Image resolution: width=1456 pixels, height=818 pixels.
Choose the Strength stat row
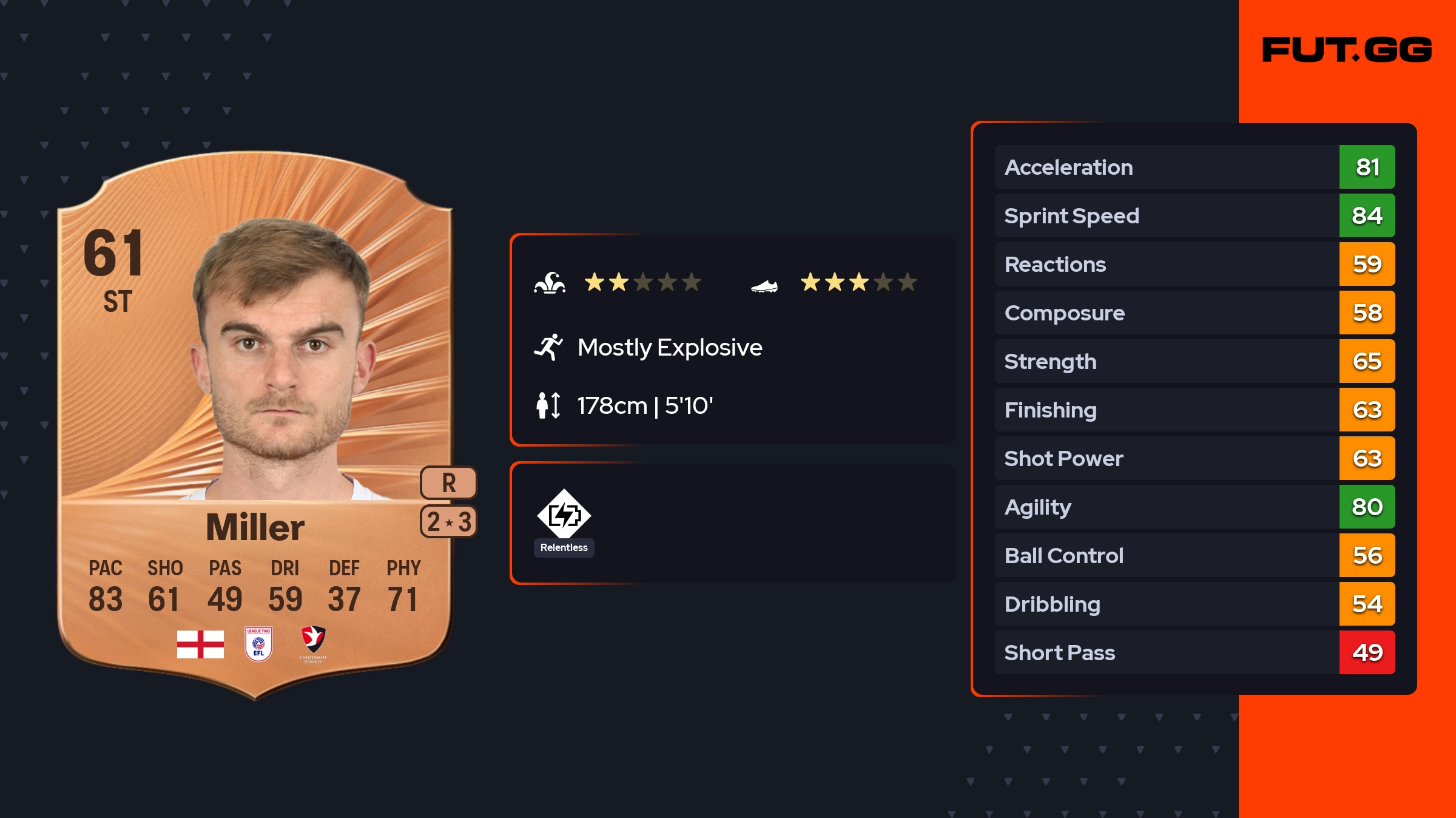(1194, 362)
